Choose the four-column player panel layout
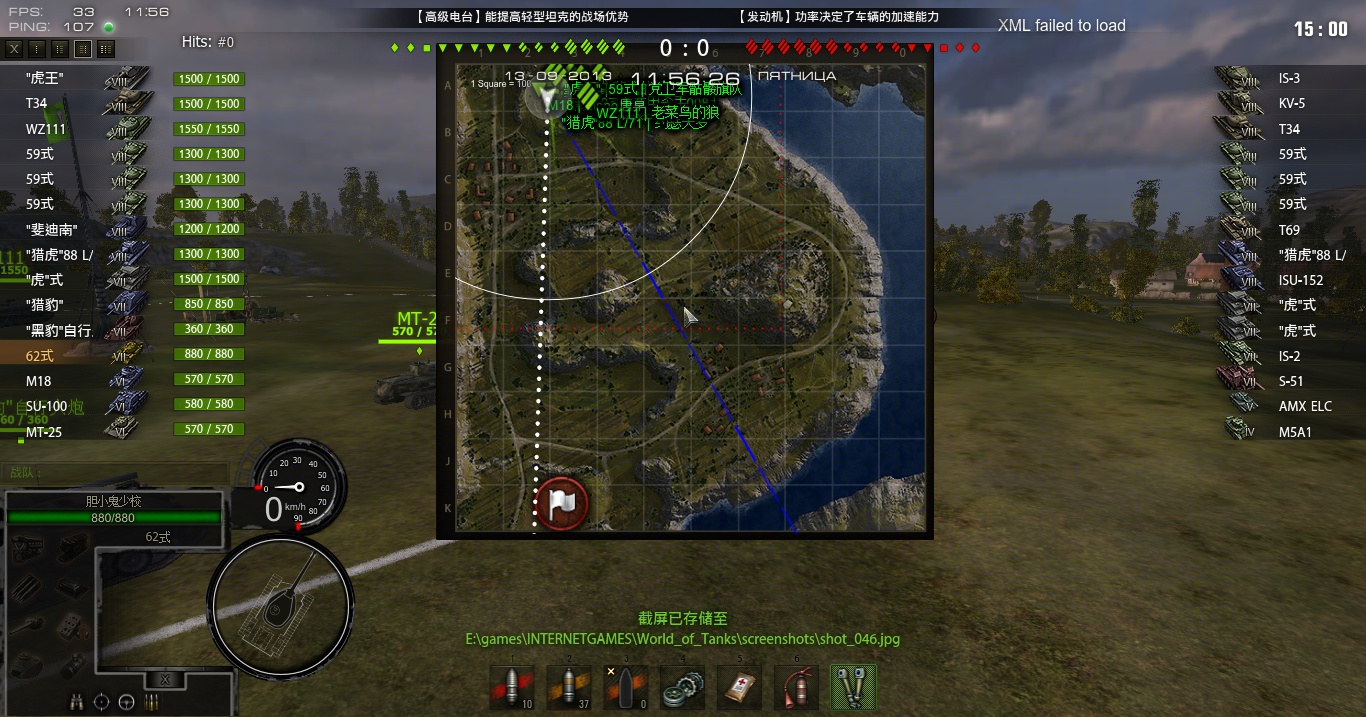 (x=106, y=48)
